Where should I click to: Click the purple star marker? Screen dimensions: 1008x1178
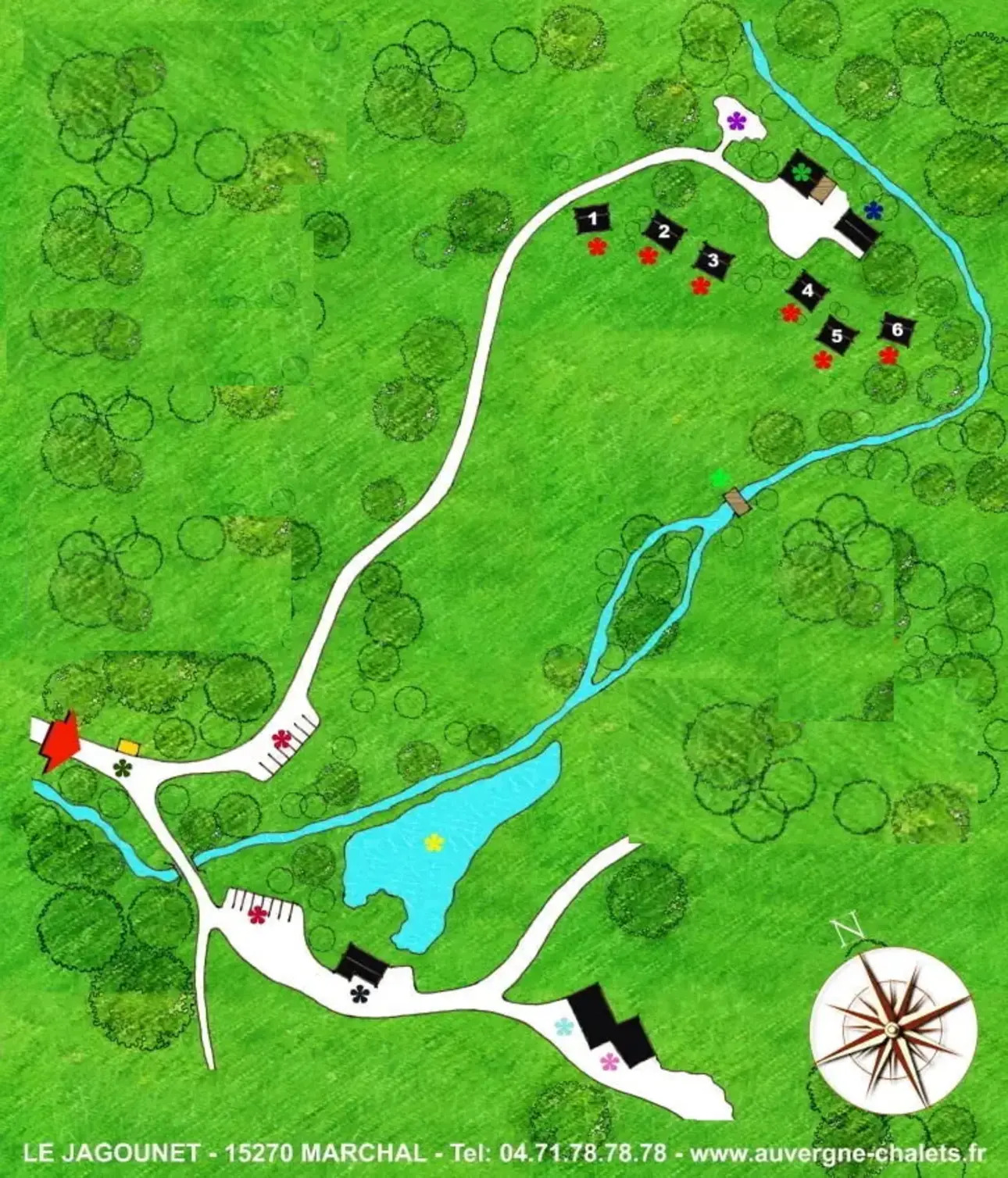736,121
